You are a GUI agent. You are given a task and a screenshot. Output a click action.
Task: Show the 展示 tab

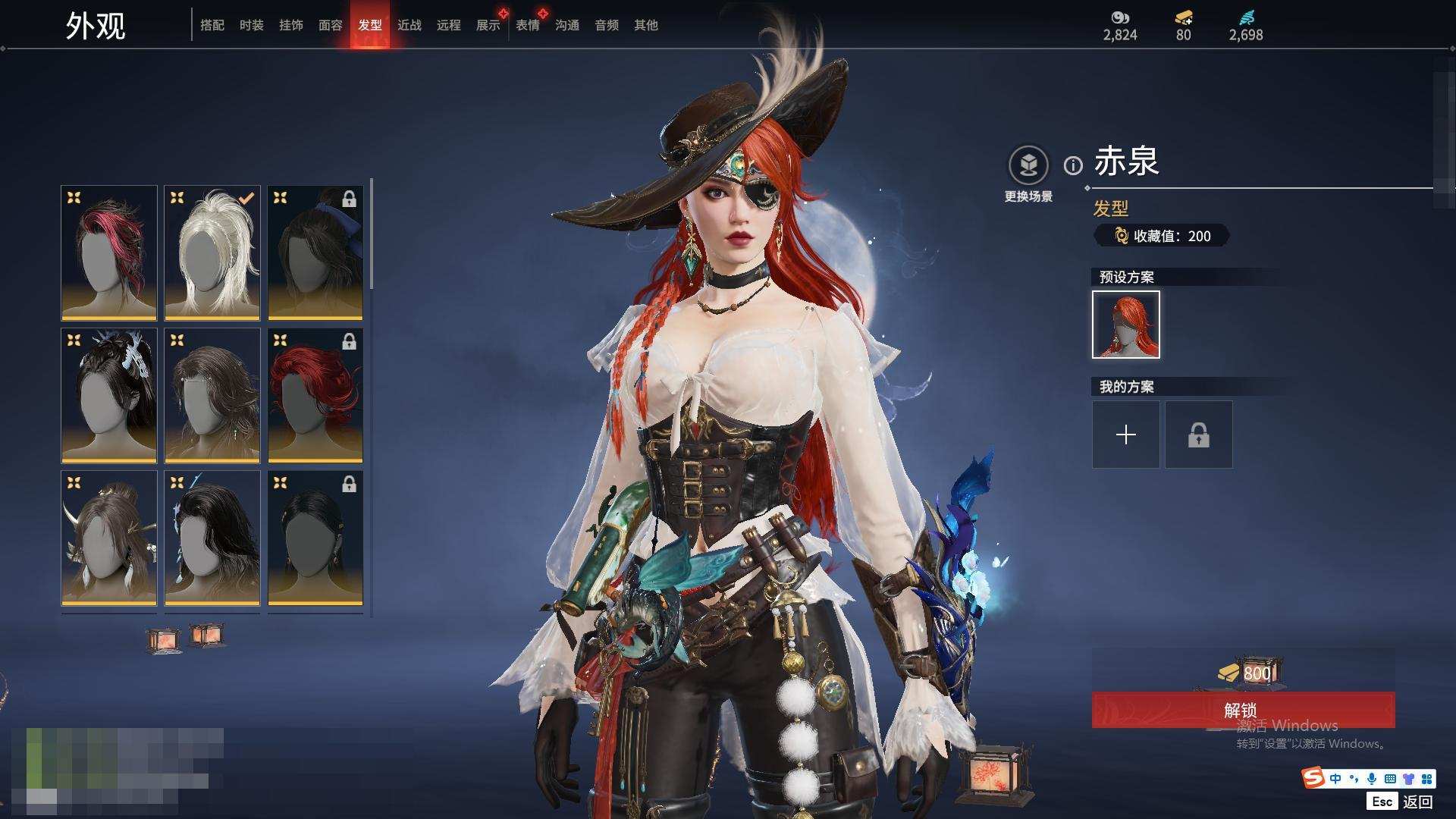point(488,25)
